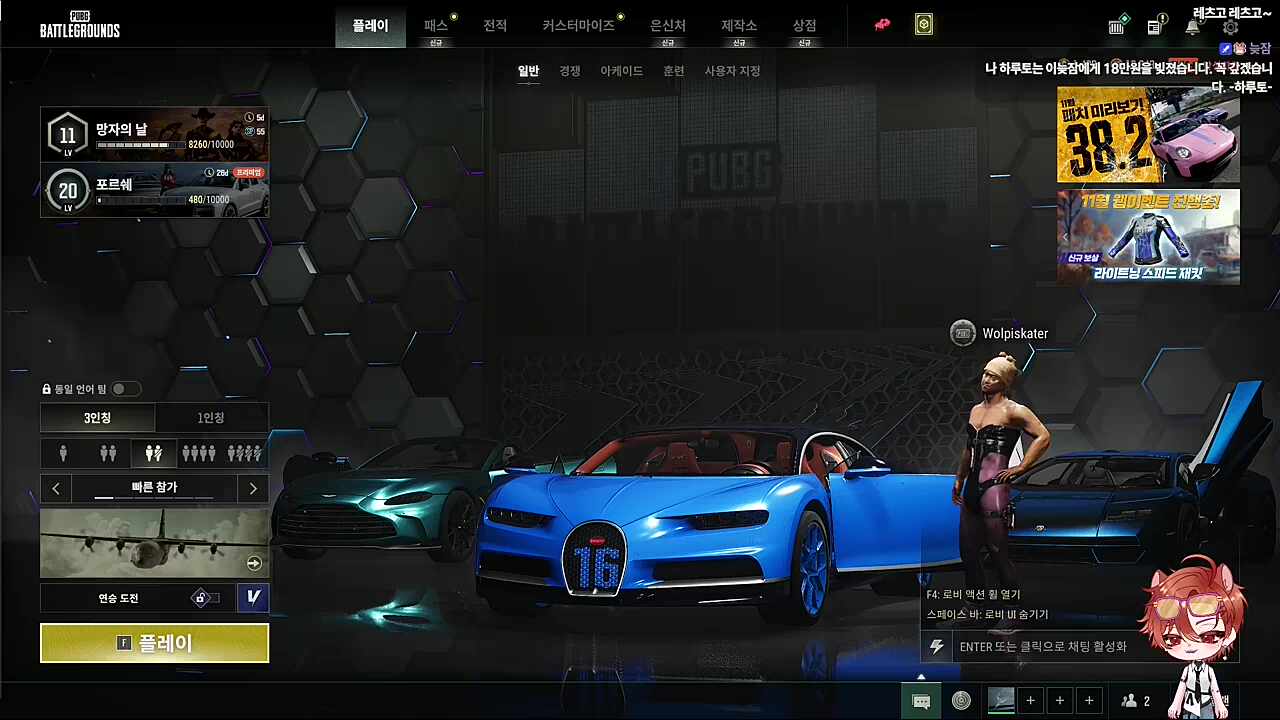The height and width of the screenshot is (720, 1280).
Task: Open the gear settings icon
Action: click(x=1230, y=27)
